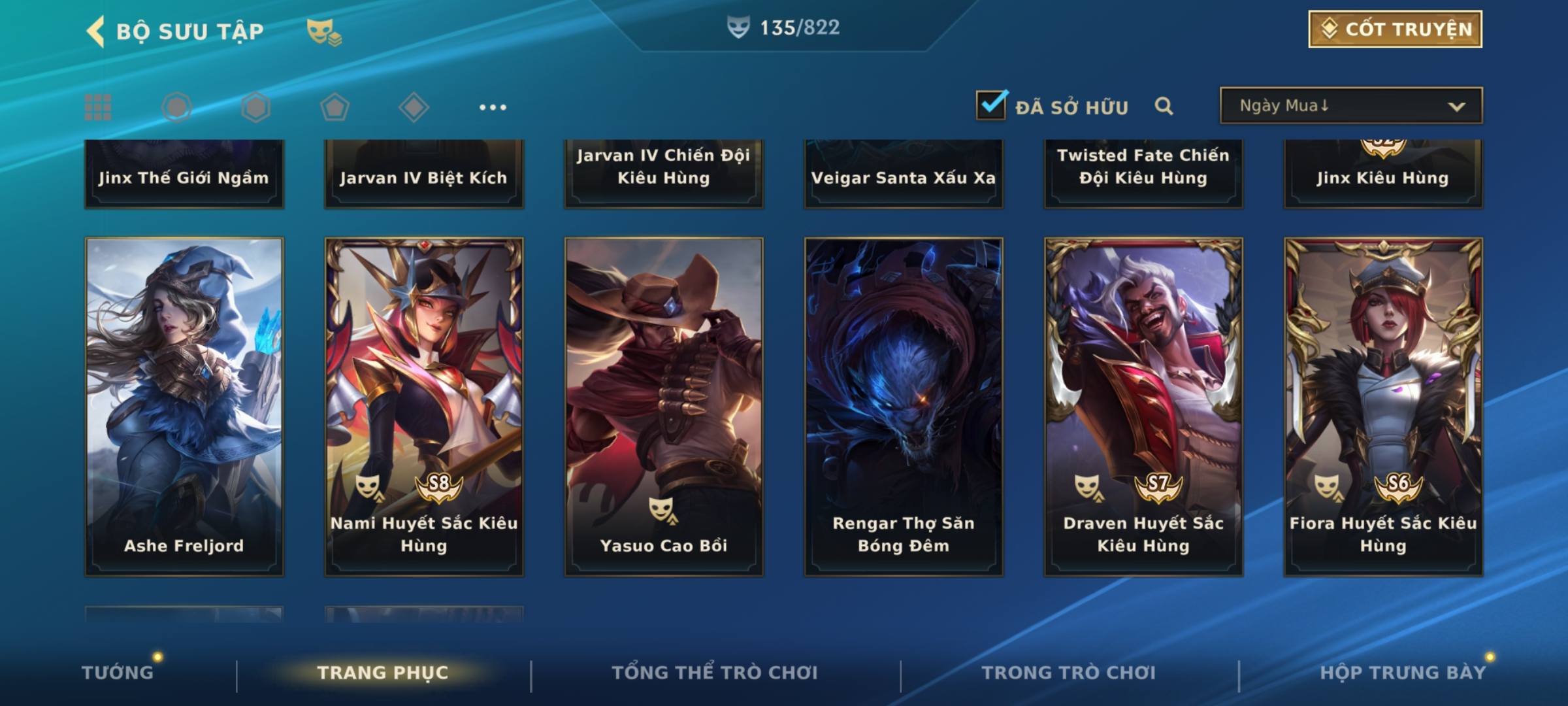The image size is (1568, 706).
Task: Switch to the Tướng tab
Action: (x=118, y=673)
